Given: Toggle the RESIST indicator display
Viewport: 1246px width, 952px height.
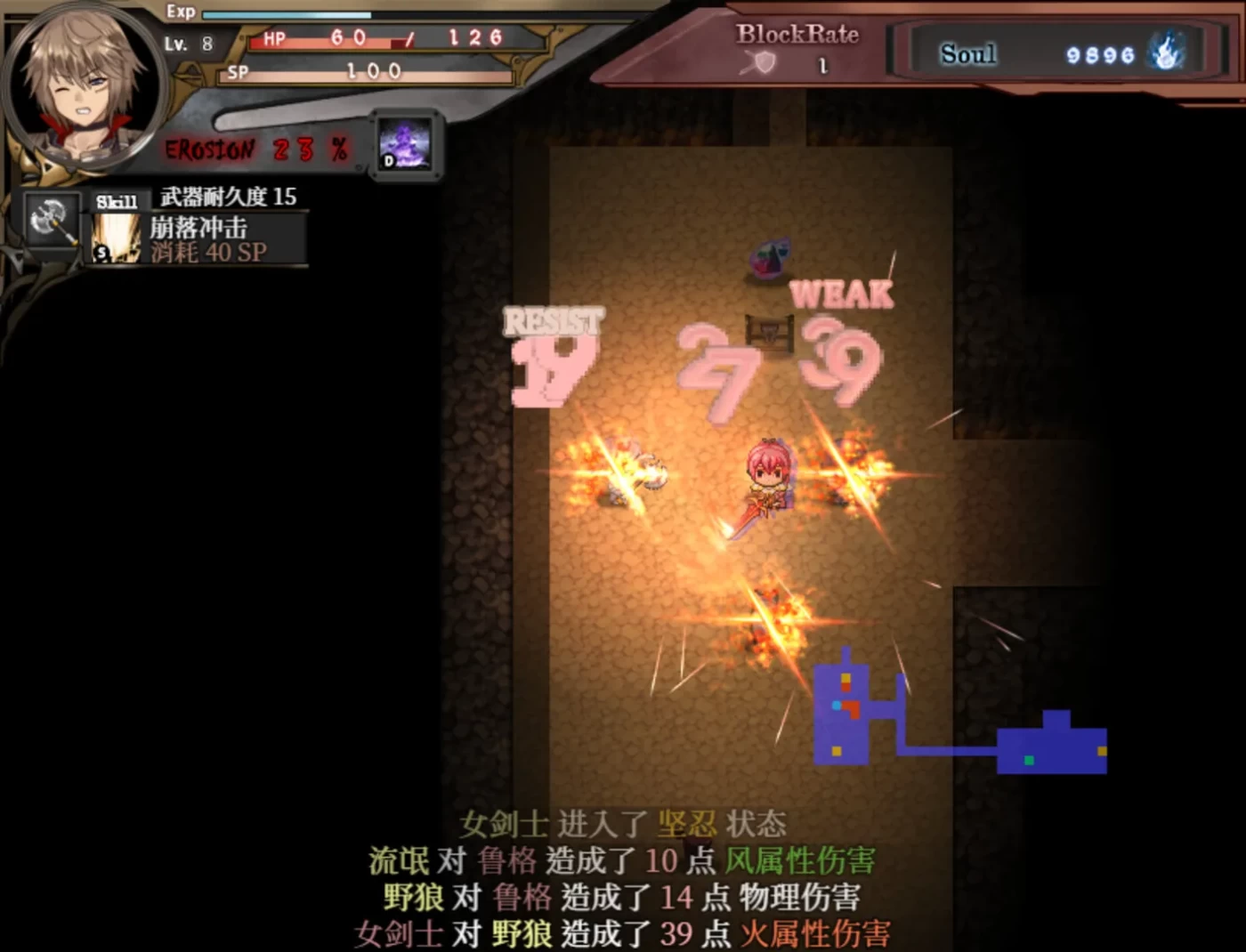Looking at the screenshot, I should [x=553, y=322].
